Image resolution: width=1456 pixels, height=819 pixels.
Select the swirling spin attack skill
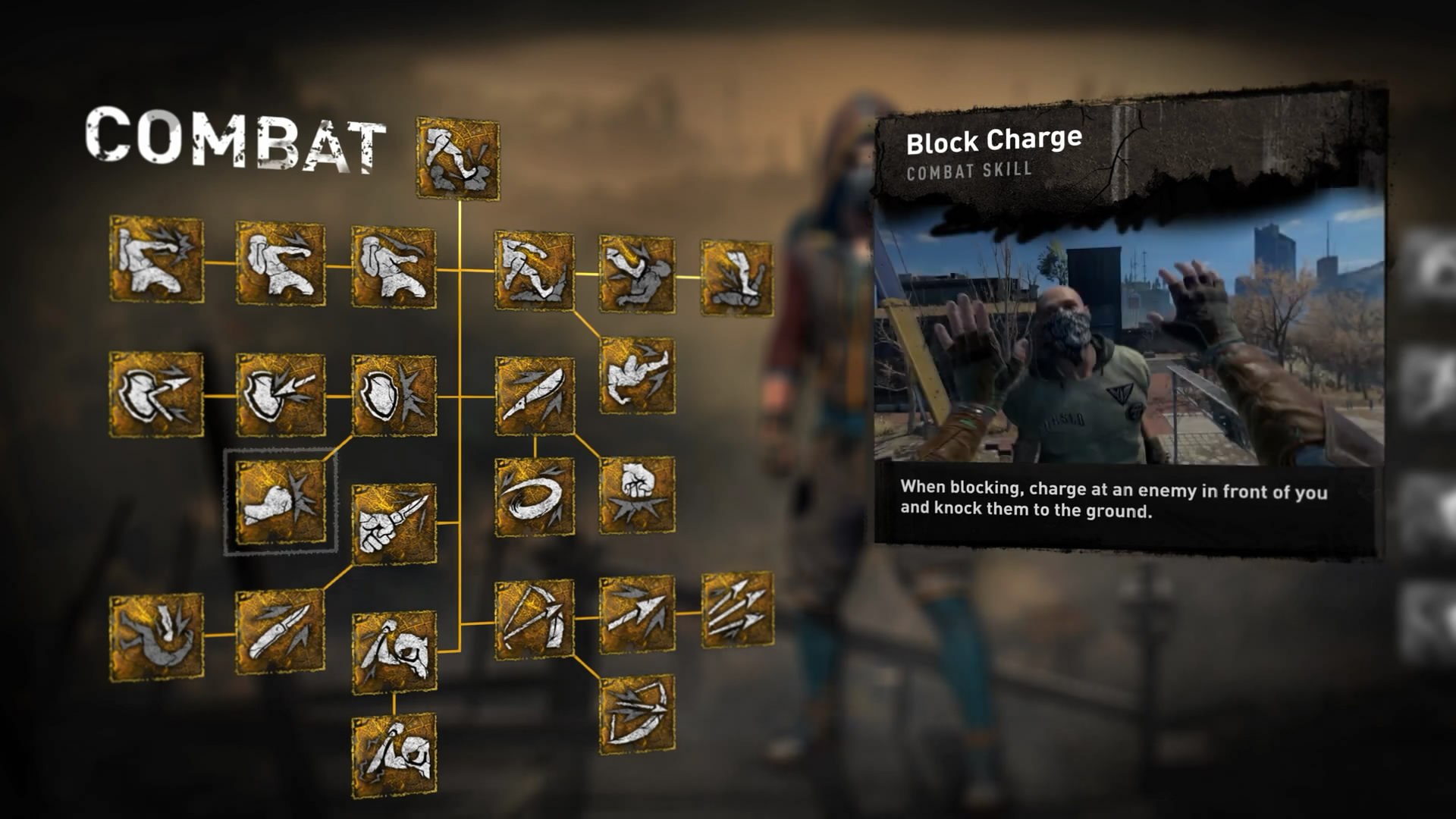pyautogui.click(x=535, y=497)
